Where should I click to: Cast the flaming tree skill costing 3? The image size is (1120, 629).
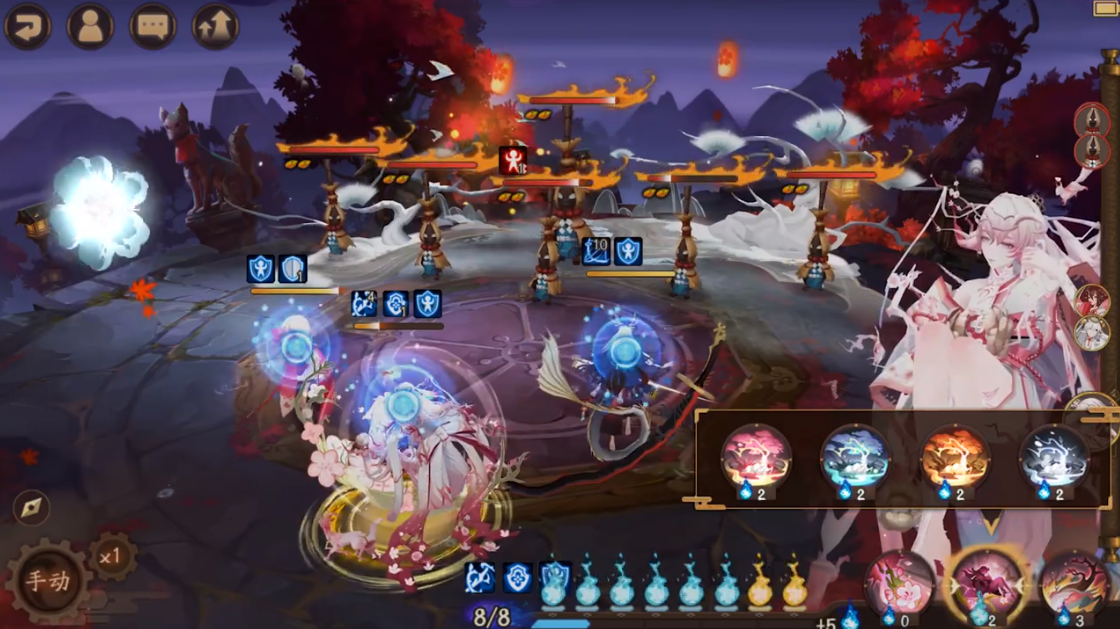pos(1073,583)
